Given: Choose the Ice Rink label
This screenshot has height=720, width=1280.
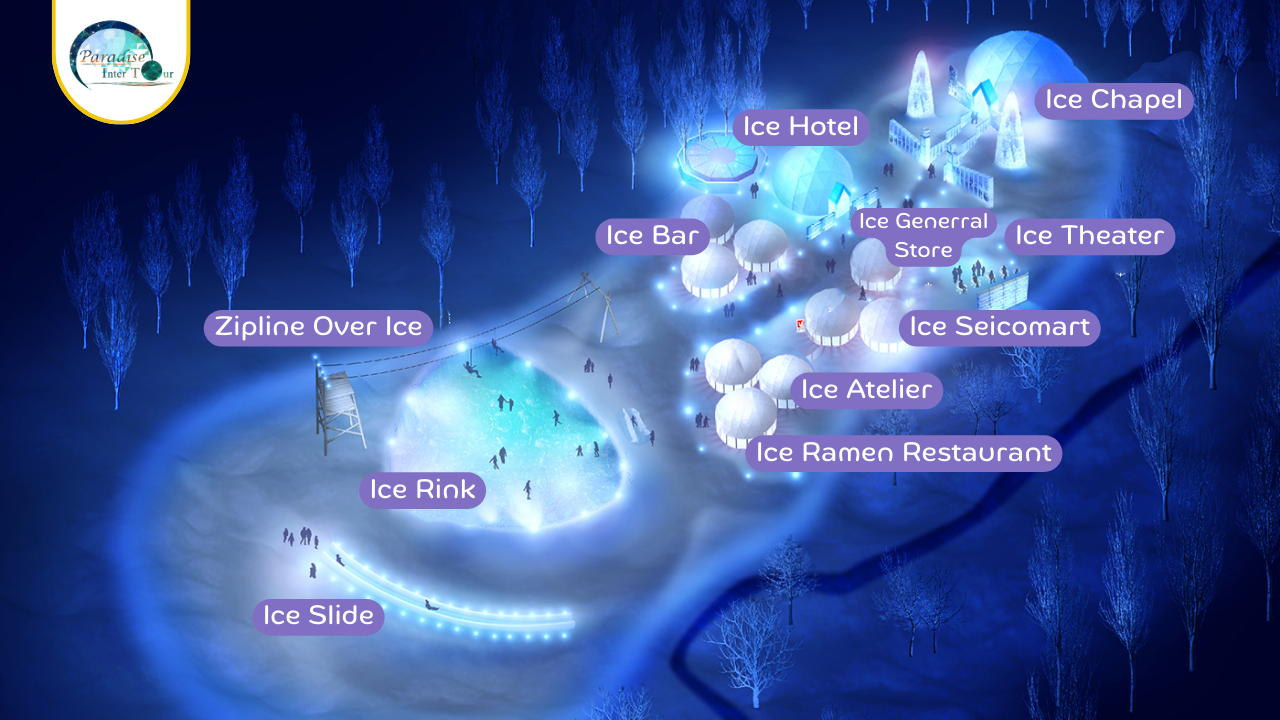Looking at the screenshot, I should pos(422,490).
